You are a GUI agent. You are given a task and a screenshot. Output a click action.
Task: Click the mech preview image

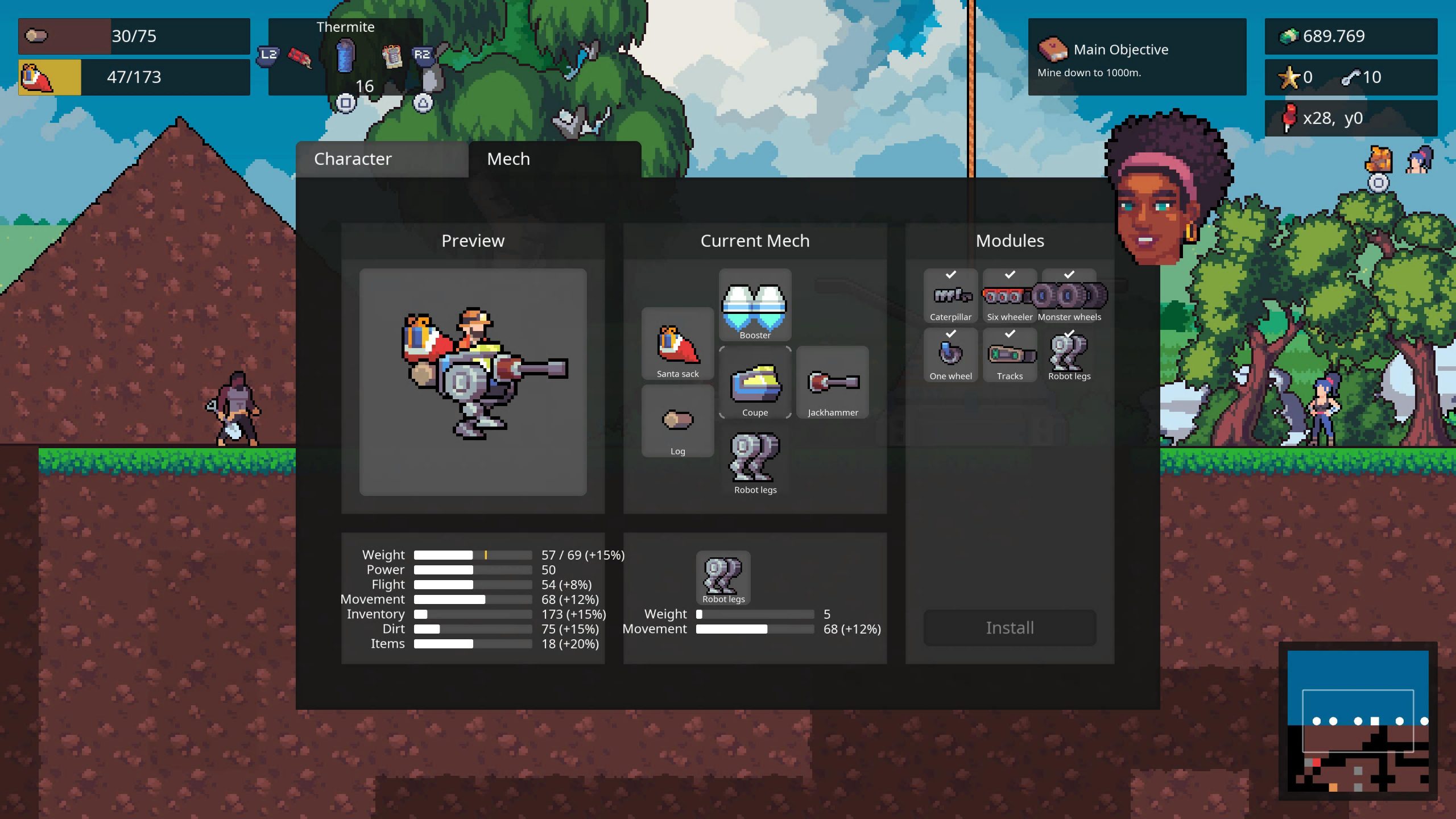[473, 382]
